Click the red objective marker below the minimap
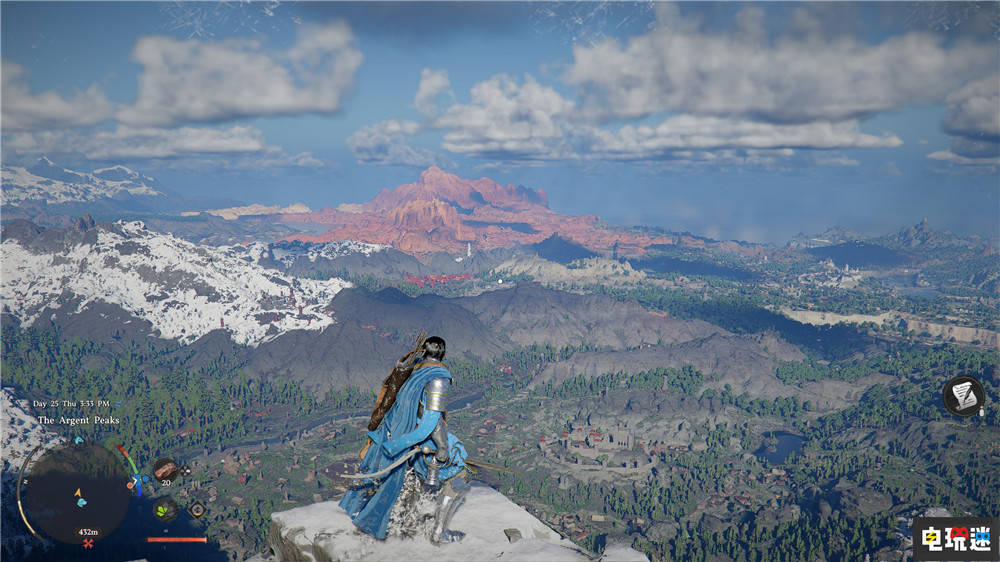This screenshot has height=562, width=1000. (x=88, y=543)
